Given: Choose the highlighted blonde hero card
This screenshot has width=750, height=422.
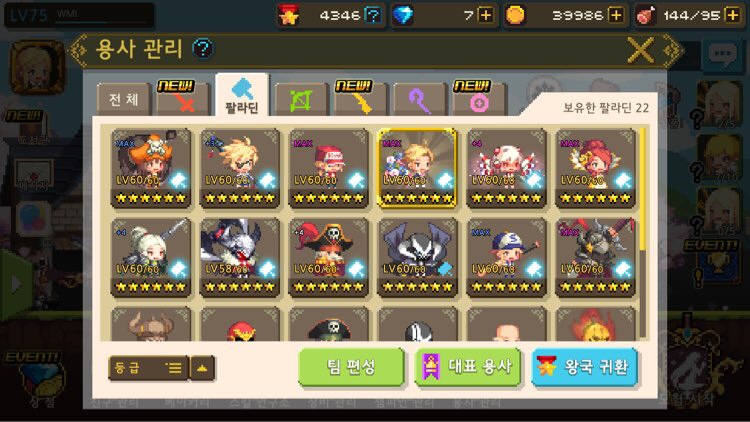Looking at the screenshot, I should [x=418, y=167].
